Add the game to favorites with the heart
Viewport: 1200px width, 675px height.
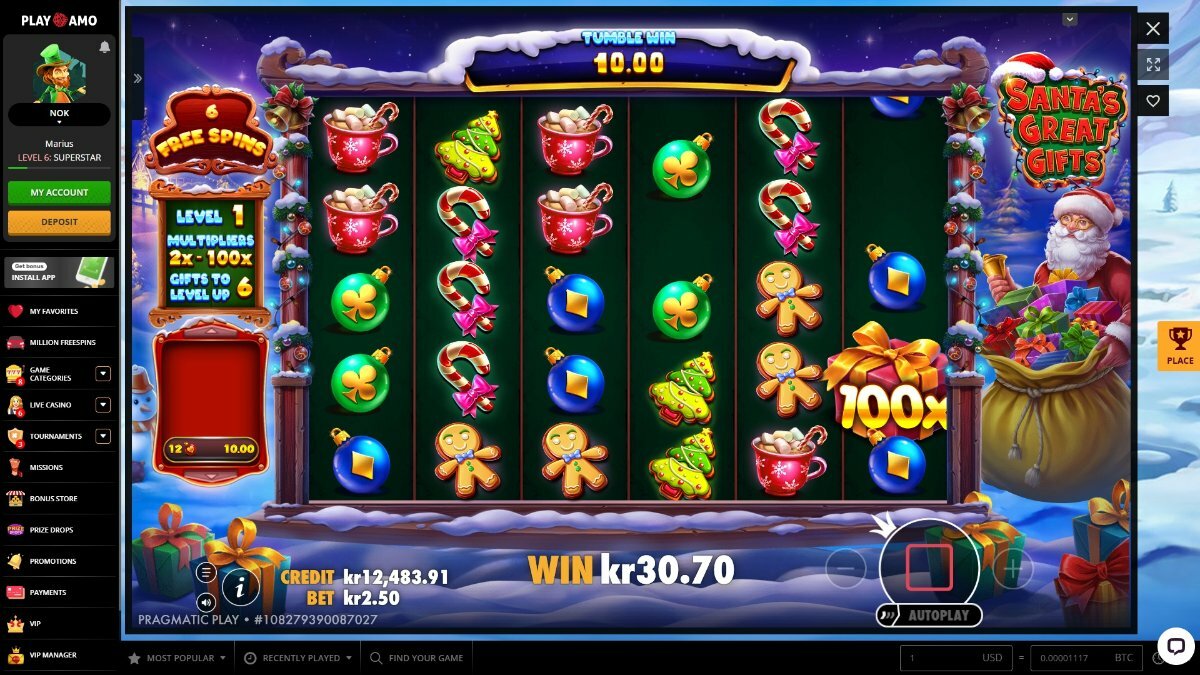tap(1153, 101)
